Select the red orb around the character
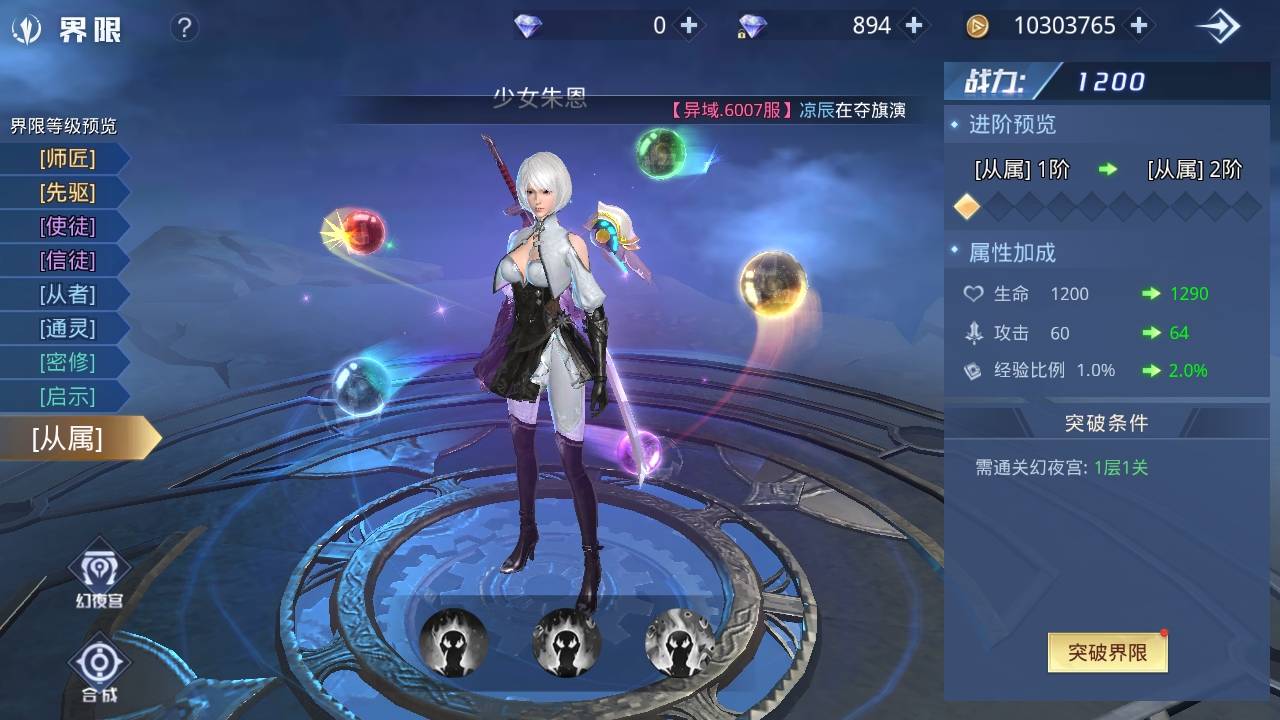Image resolution: width=1280 pixels, height=720 pixels. tap(361, 231)
